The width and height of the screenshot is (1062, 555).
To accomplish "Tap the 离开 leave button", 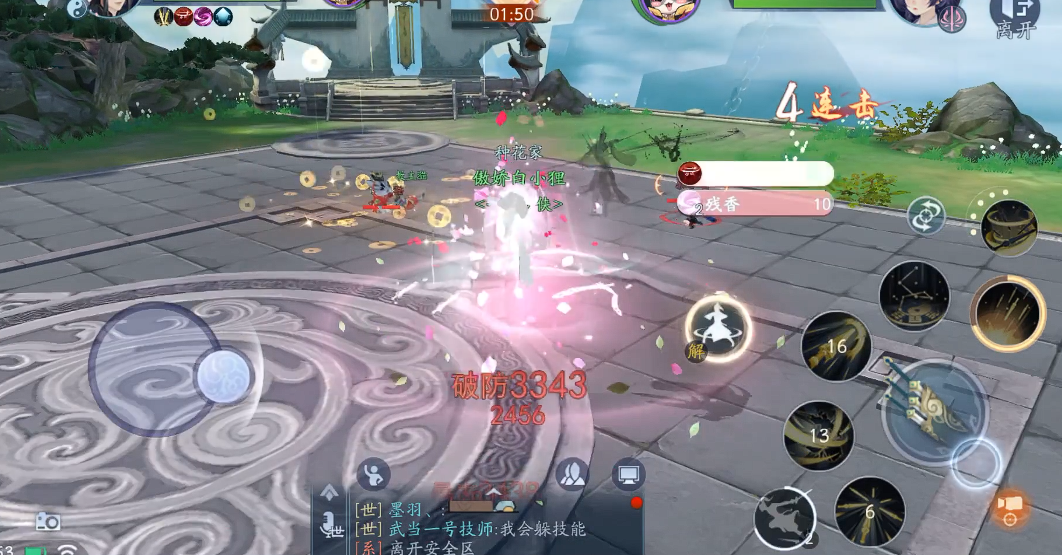I will point(1014,18).
